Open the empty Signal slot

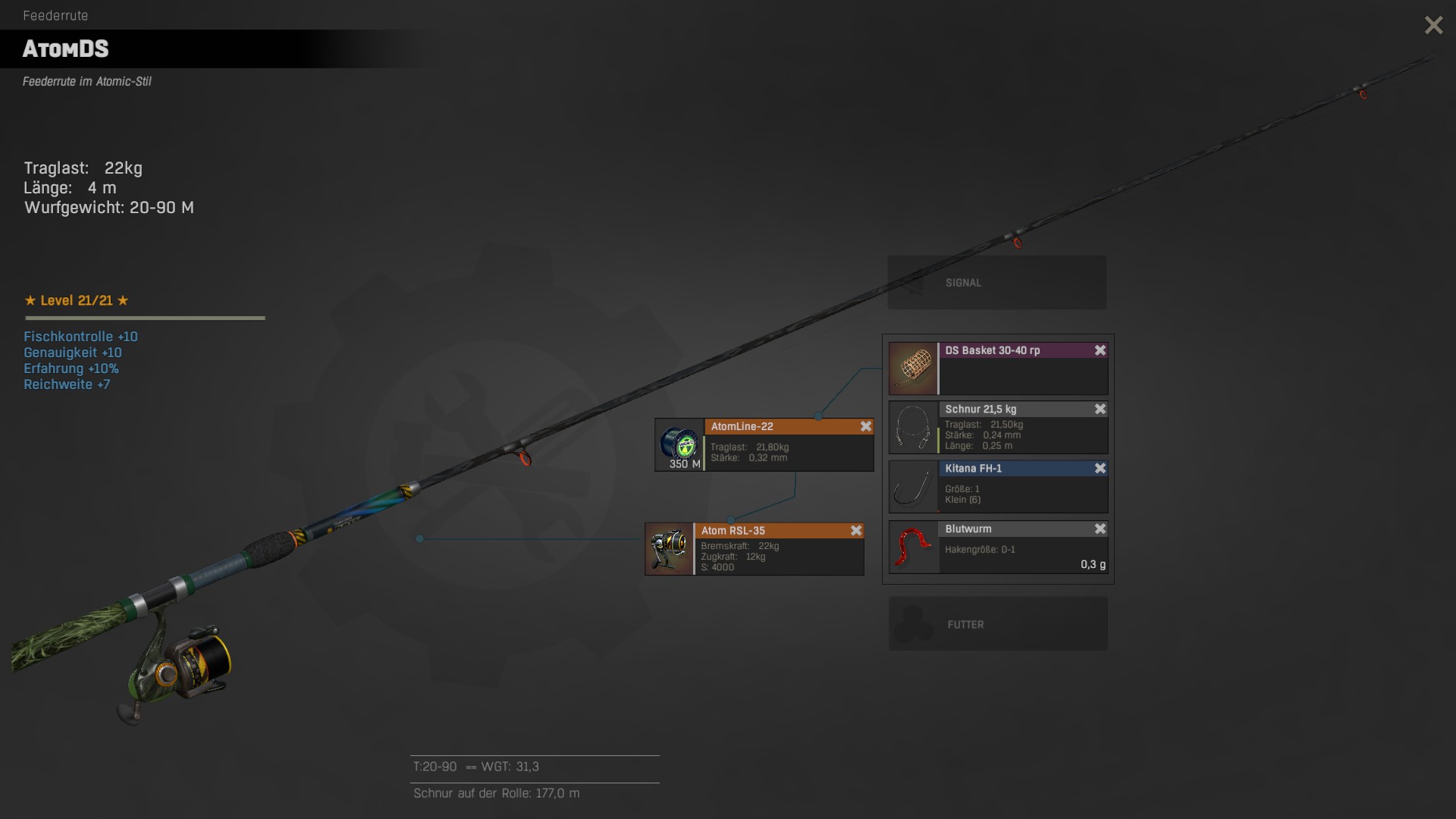point(996,283)
